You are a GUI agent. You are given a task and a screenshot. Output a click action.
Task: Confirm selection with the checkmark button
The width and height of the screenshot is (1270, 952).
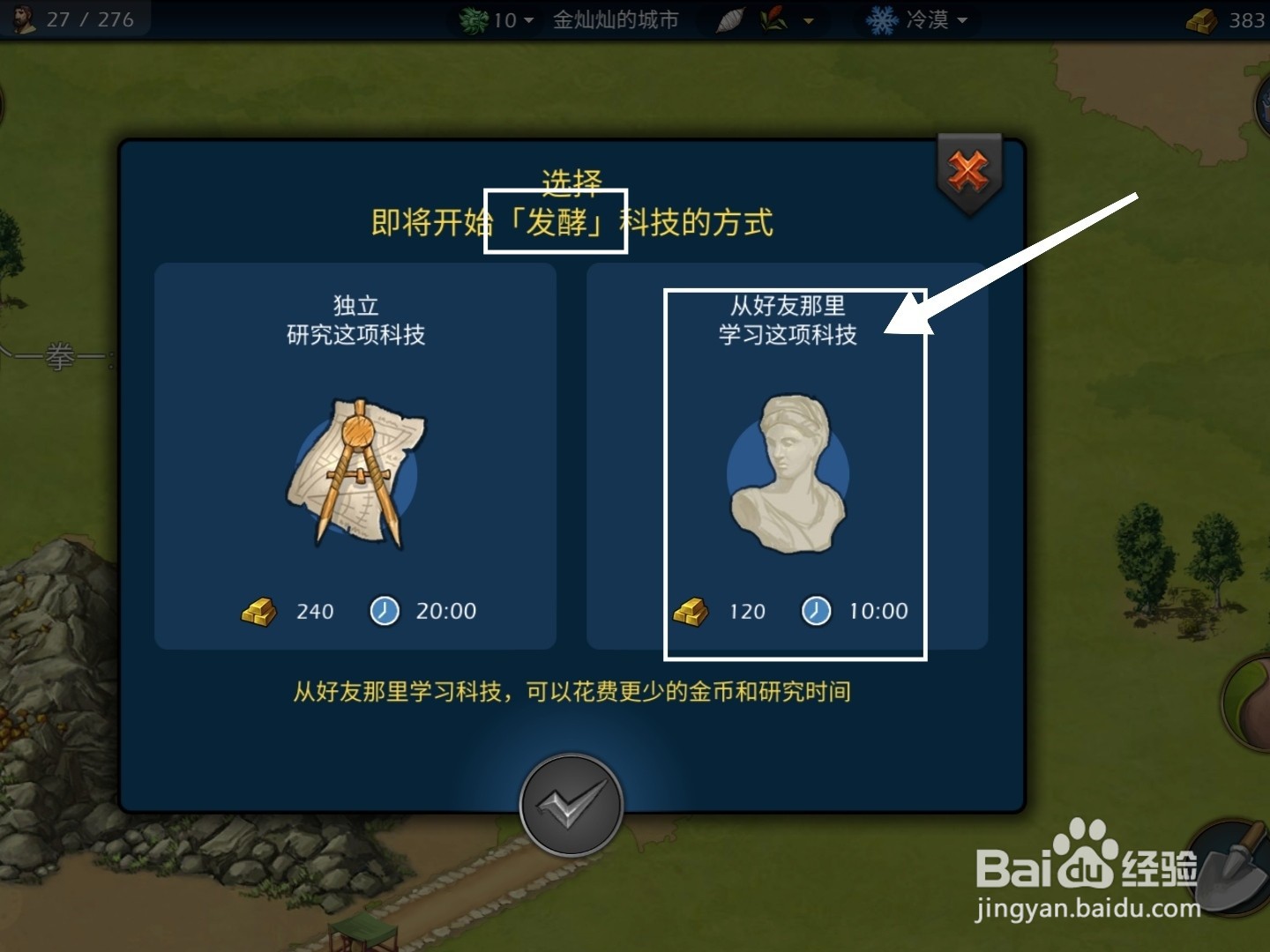point(571,805)
